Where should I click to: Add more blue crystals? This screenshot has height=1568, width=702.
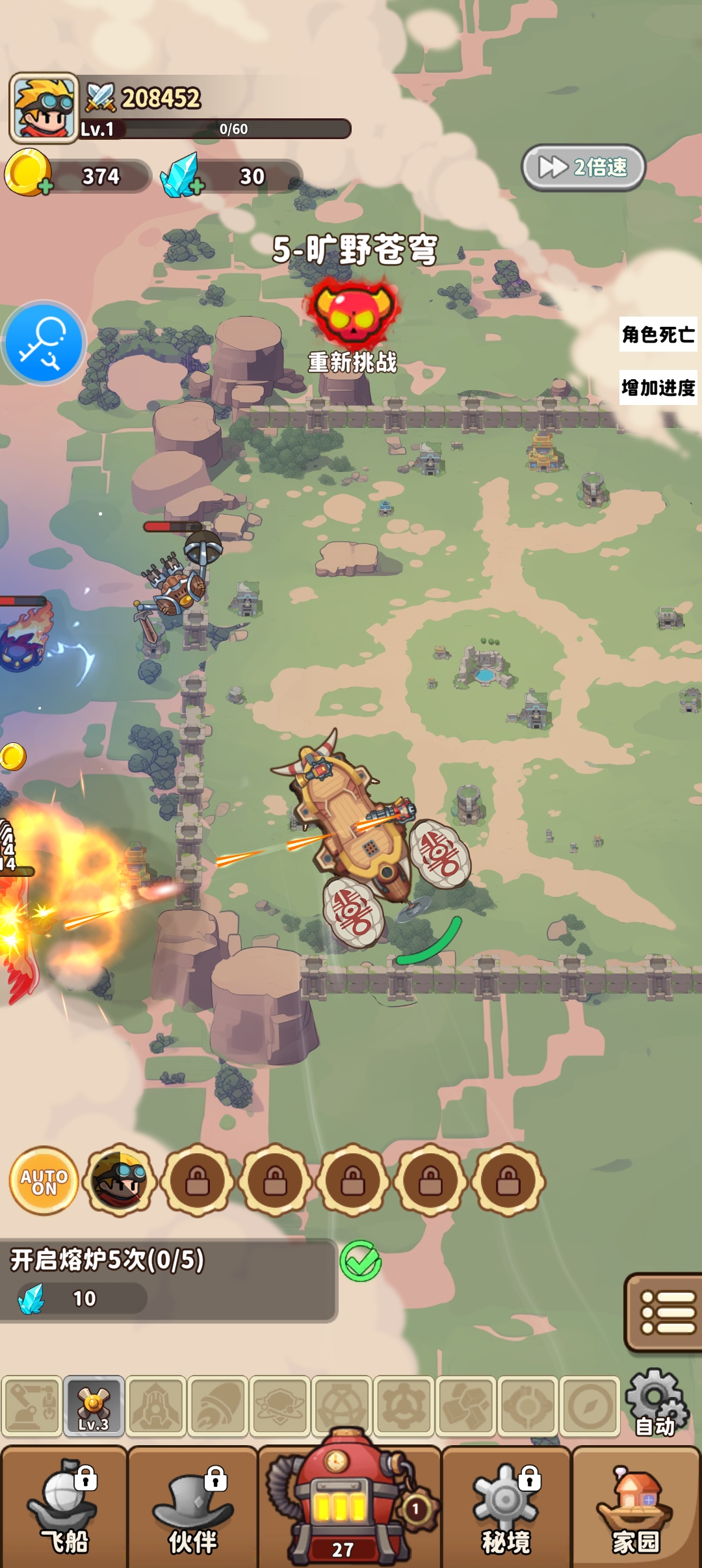click(x=197, y=187)
